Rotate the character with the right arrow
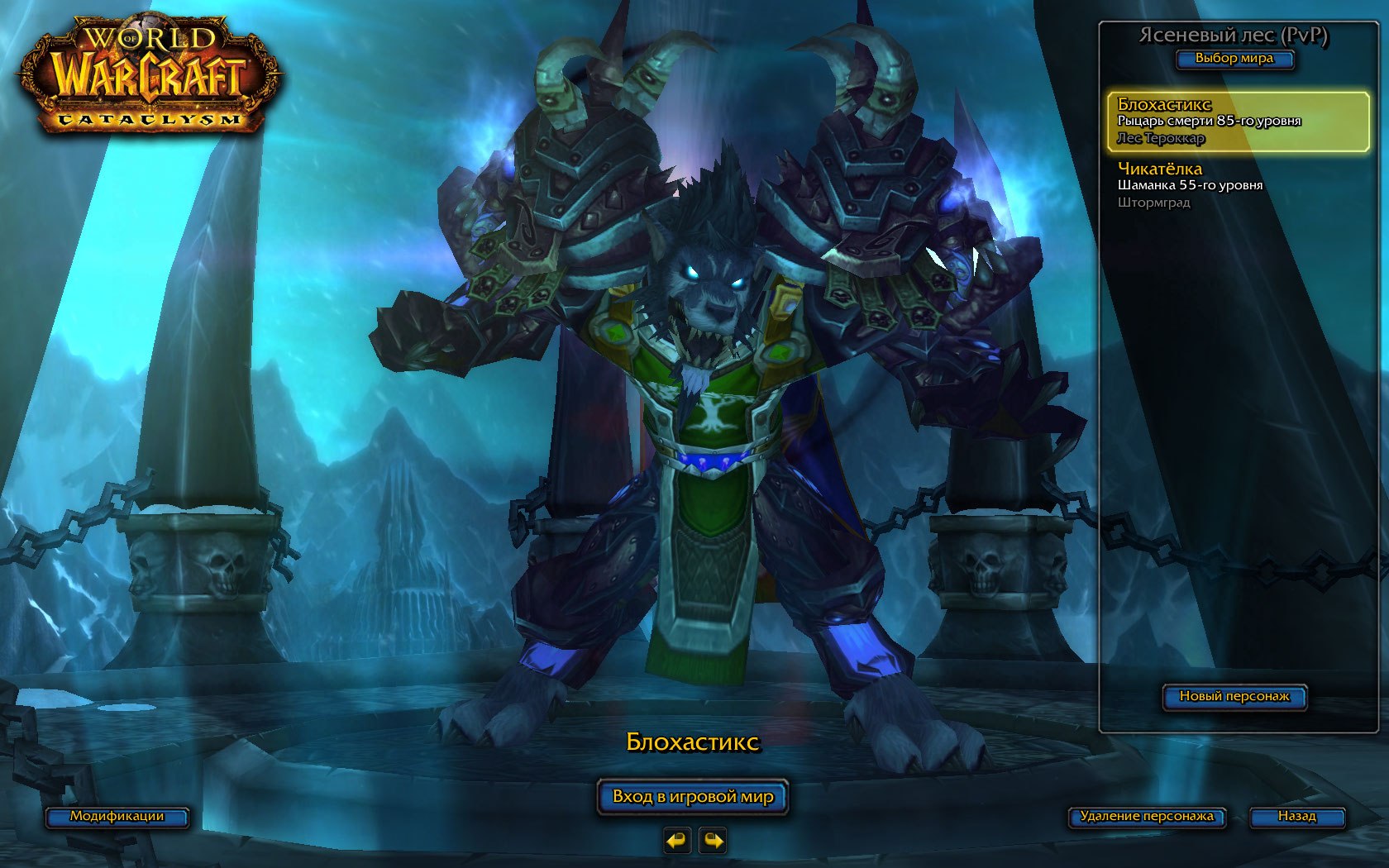The image size is (1389, 868). click(x=713, y=841)
